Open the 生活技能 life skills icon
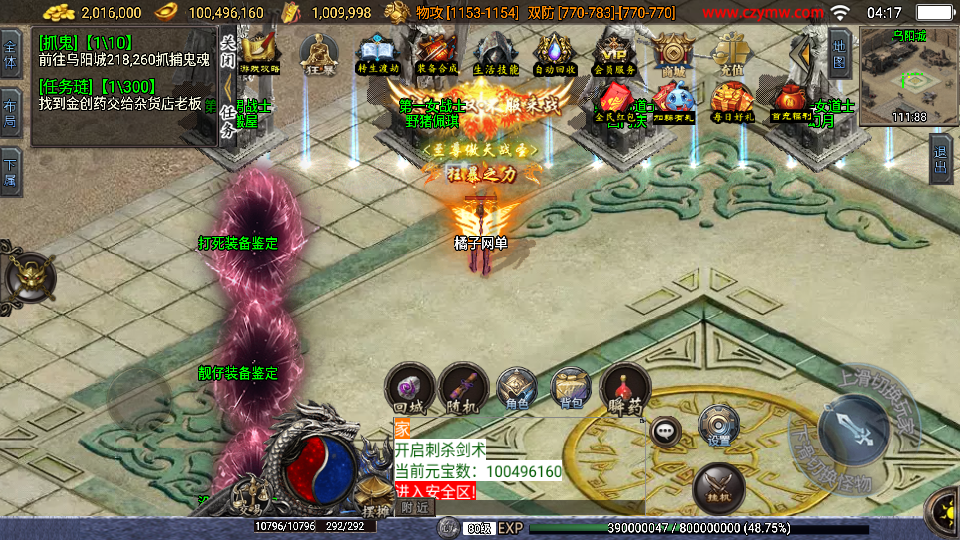Viewport: 960px width, 540px height. [494, 52]
